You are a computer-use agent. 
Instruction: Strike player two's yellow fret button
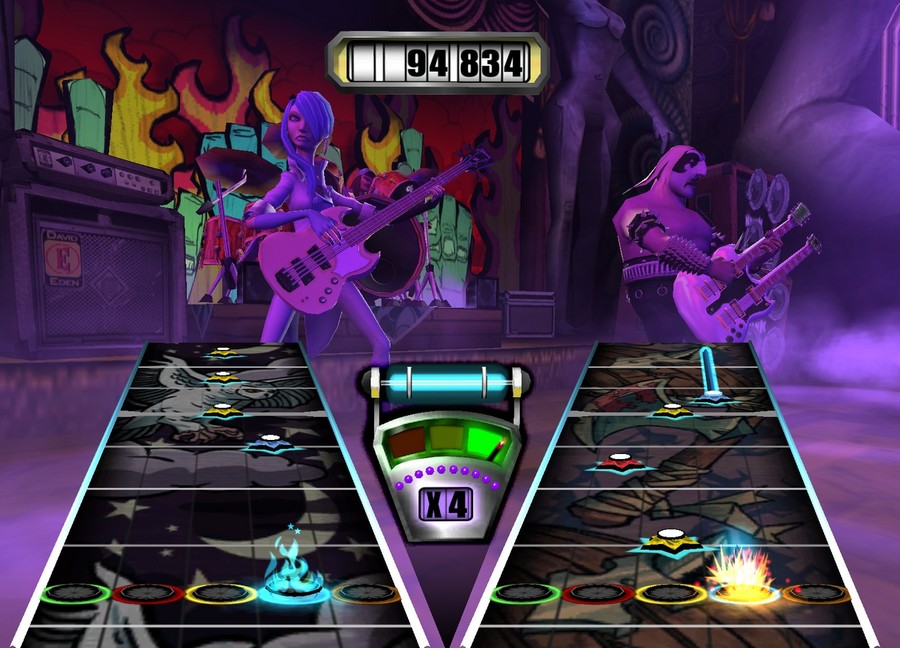[x=668, y=593]
